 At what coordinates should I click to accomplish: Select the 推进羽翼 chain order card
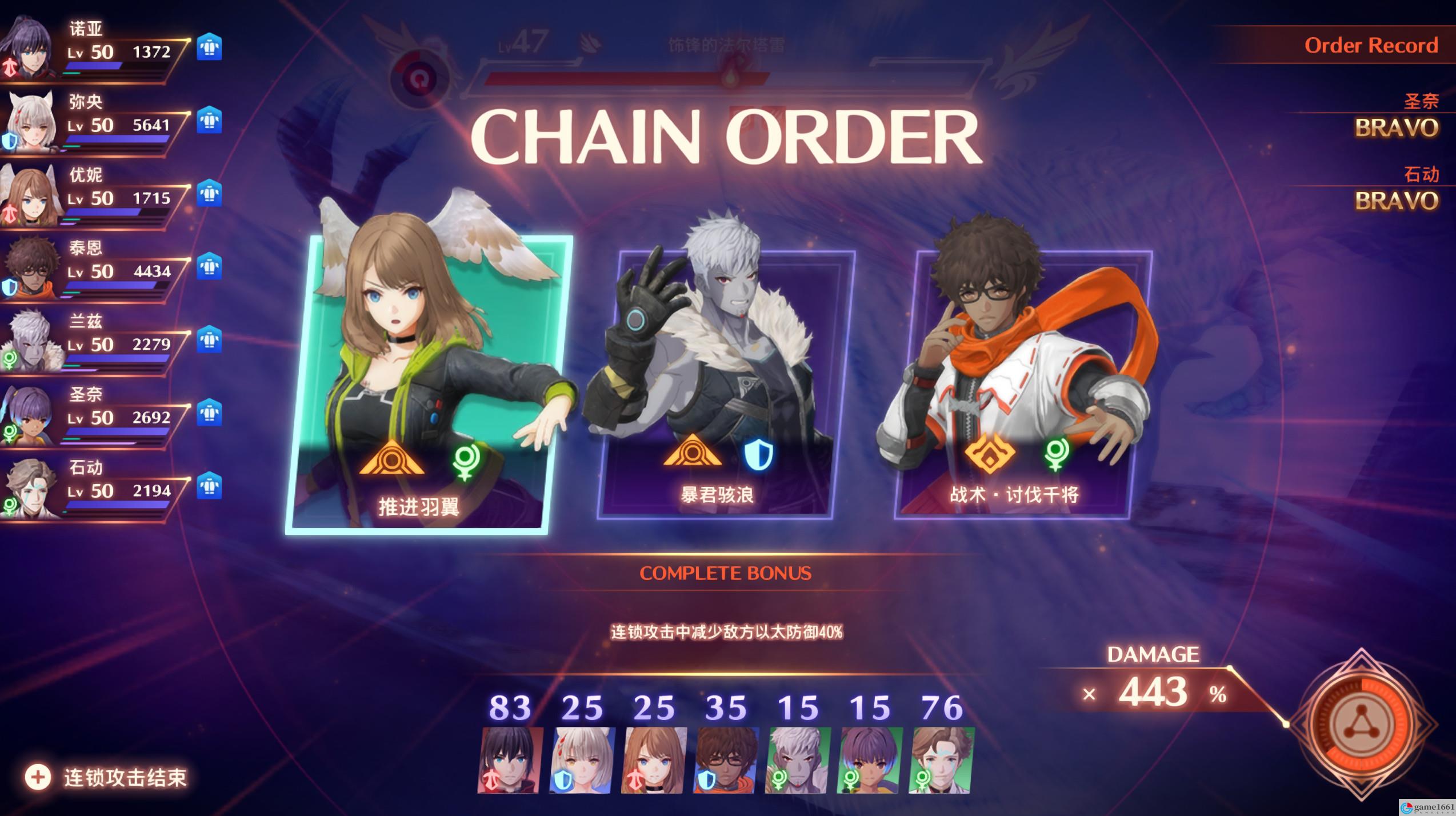[429, 384]
